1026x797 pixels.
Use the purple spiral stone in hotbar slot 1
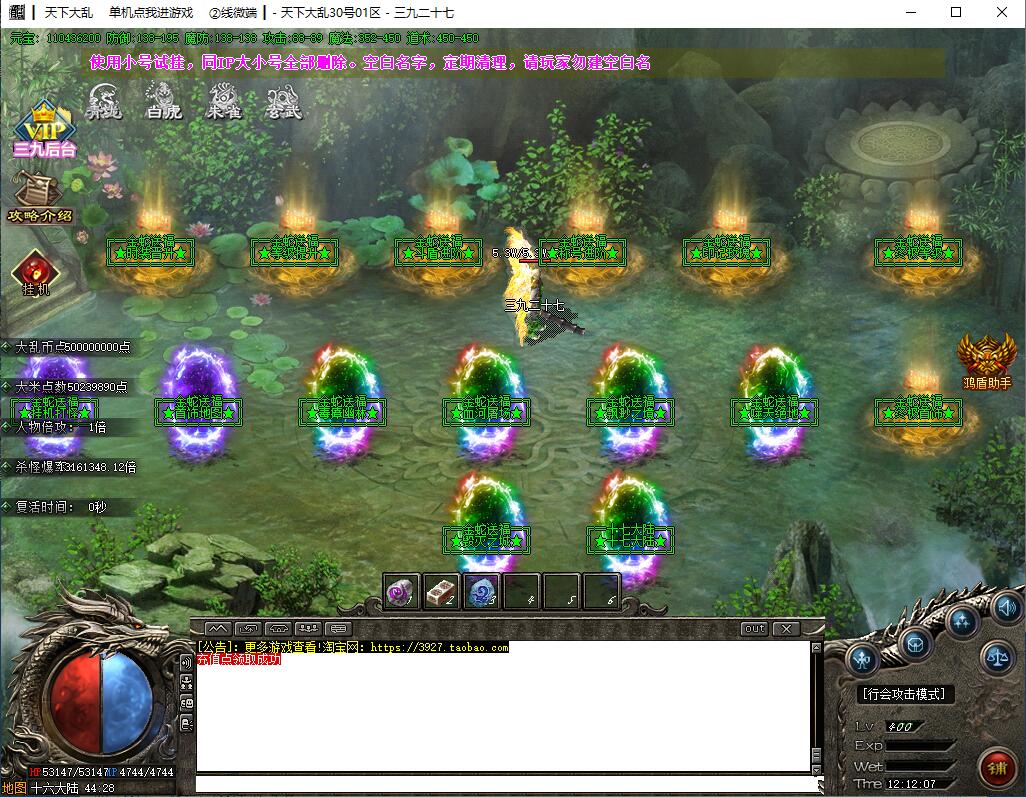click(402, 591)
